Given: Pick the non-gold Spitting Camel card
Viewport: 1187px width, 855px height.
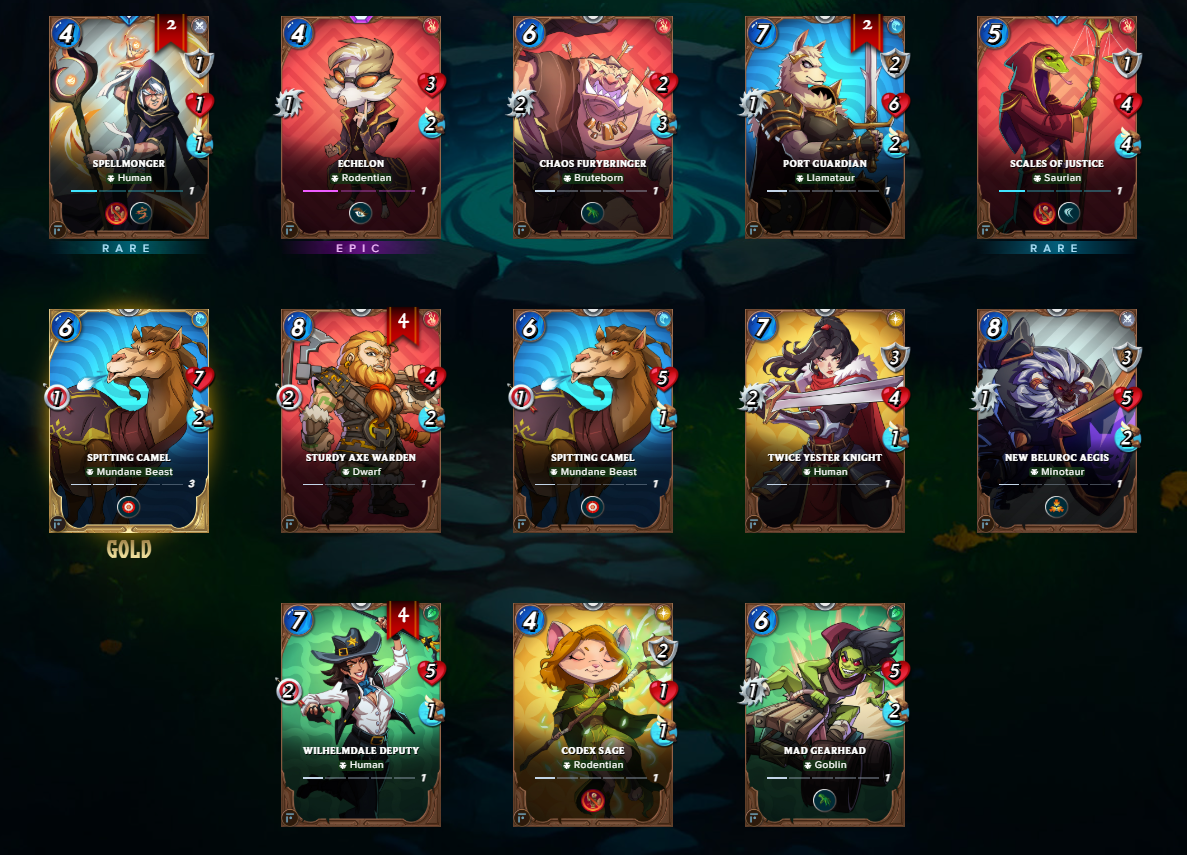Looking at the screenshot, I should (x=593, y=420).
